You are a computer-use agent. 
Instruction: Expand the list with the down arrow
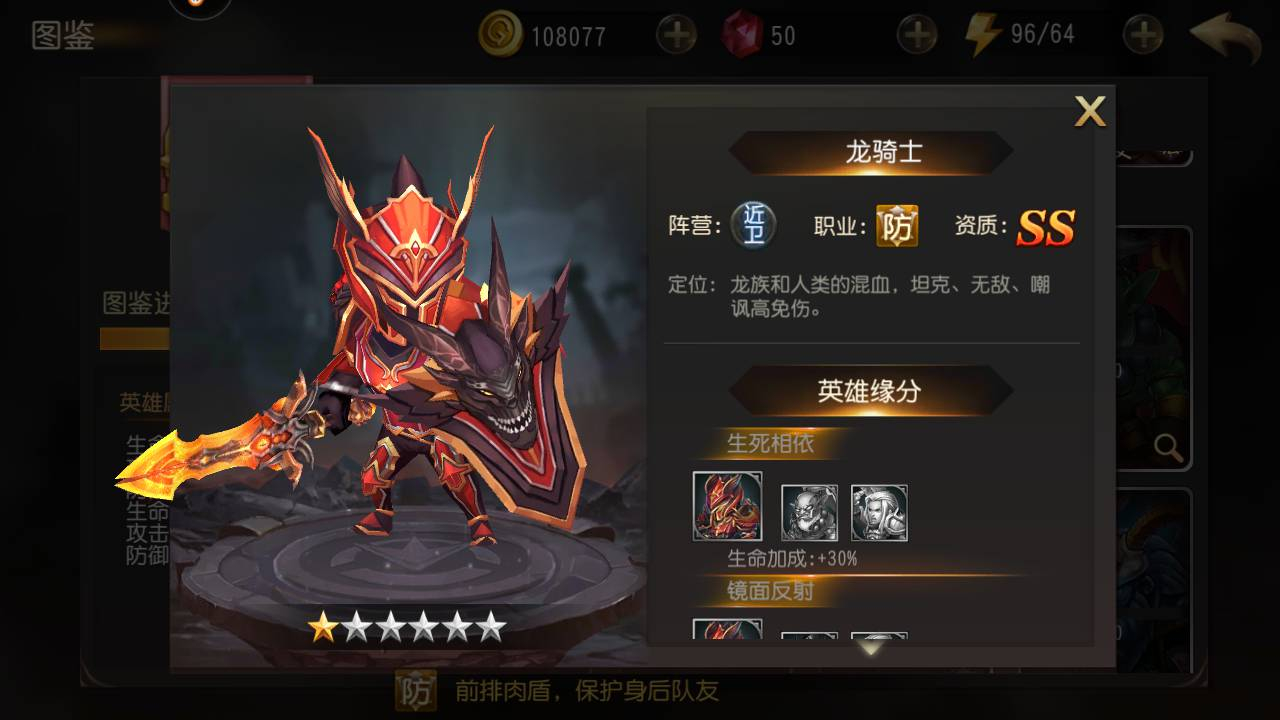tap(871, 648)
